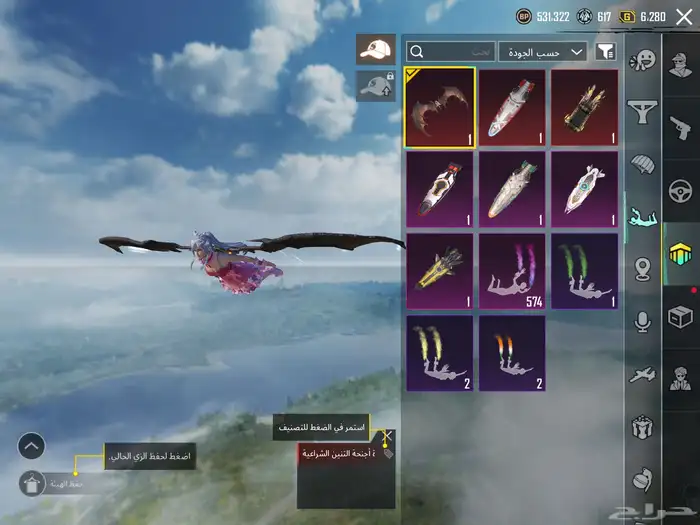Open the emote category tab

click(641, 60)
